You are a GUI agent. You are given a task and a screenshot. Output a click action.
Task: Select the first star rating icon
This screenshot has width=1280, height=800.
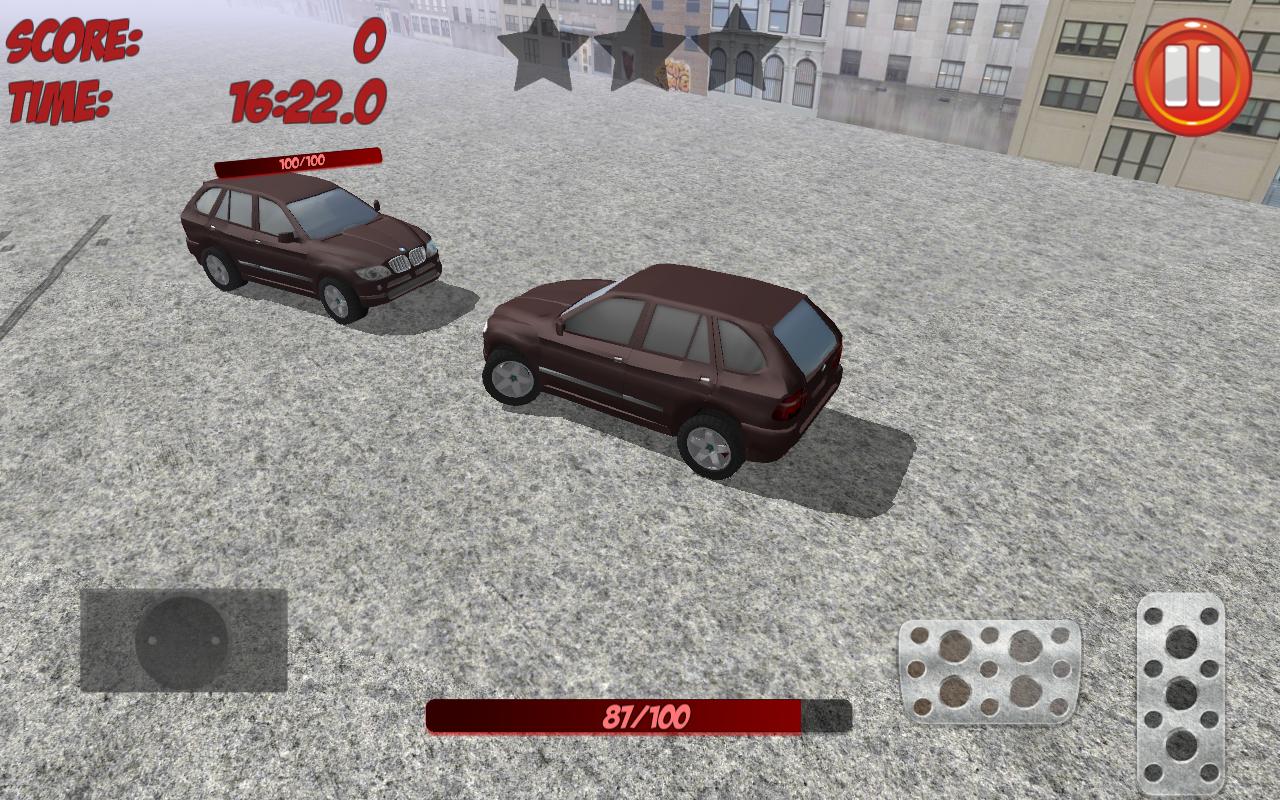[538, 47]
